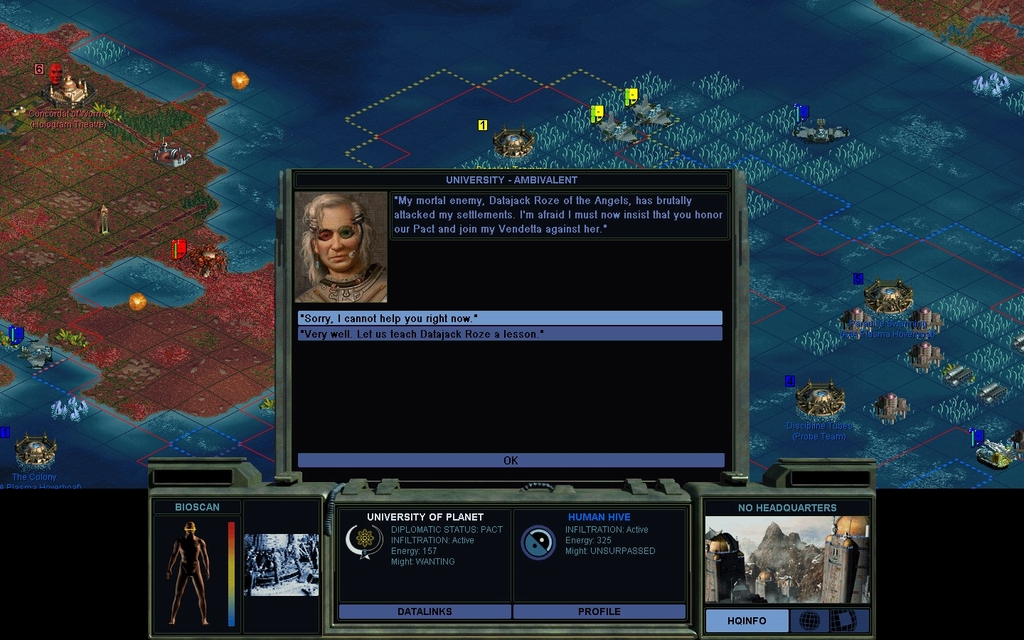Viewport: 1024px width, 640px height.
Task: Select "Very well. Let us teach Datajack Roze a lesson"
Action: [510, 334]
